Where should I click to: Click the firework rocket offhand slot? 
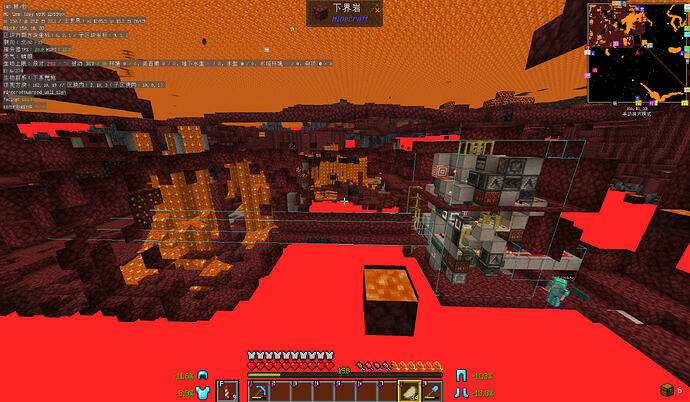tap(227, 390)
